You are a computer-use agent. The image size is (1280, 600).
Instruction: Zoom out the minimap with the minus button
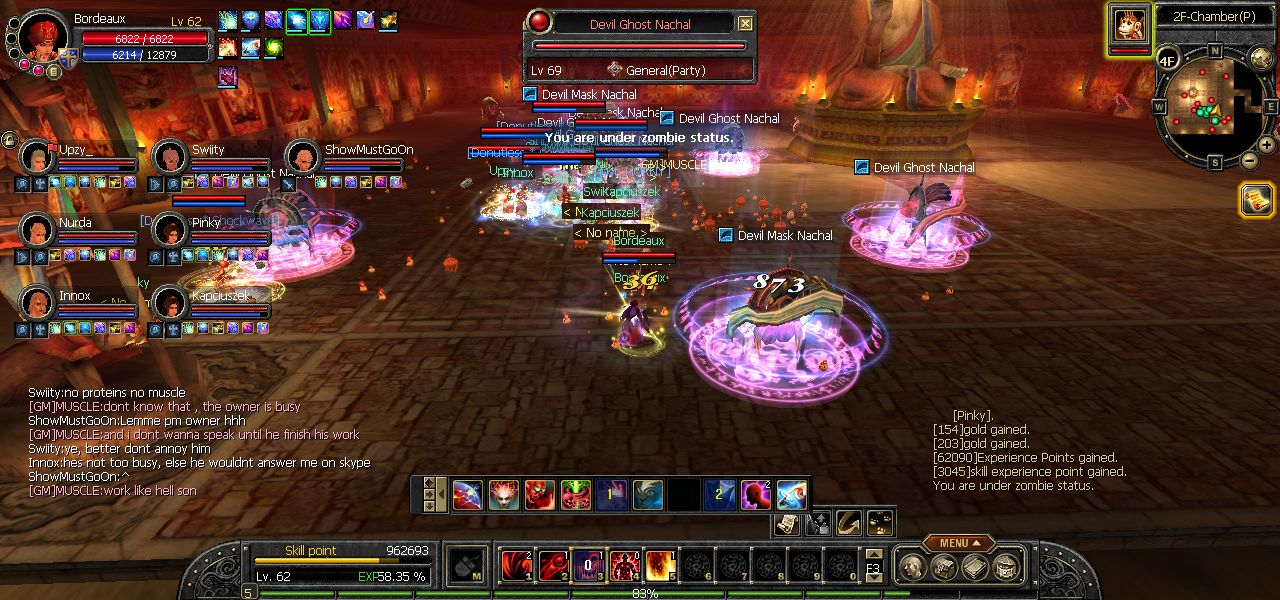(x=1250, y=161)
